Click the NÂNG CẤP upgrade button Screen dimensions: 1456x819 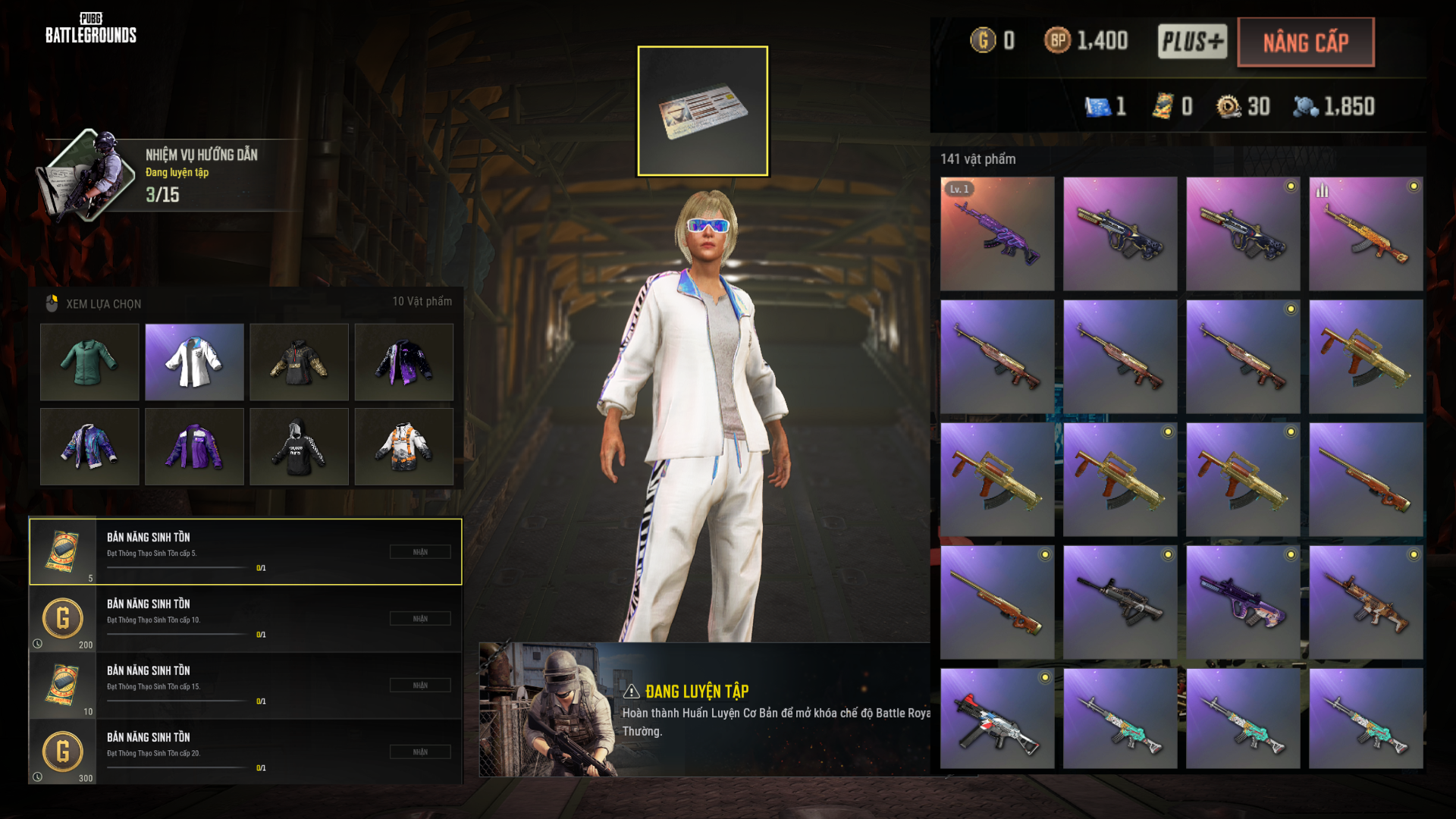pyautogui.click(x=1306, y=42)
